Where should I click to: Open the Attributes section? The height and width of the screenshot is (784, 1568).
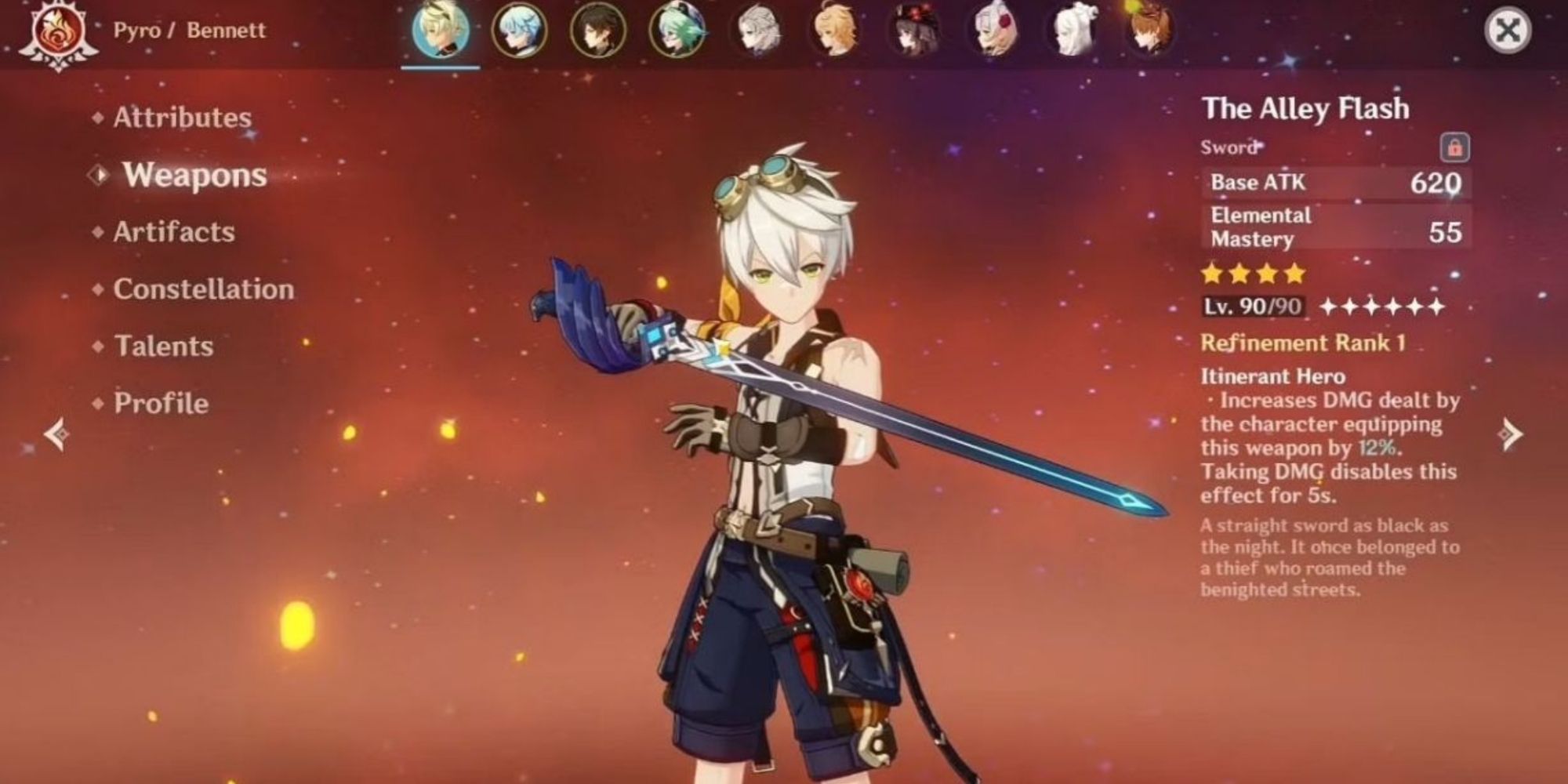pos(182,118)
